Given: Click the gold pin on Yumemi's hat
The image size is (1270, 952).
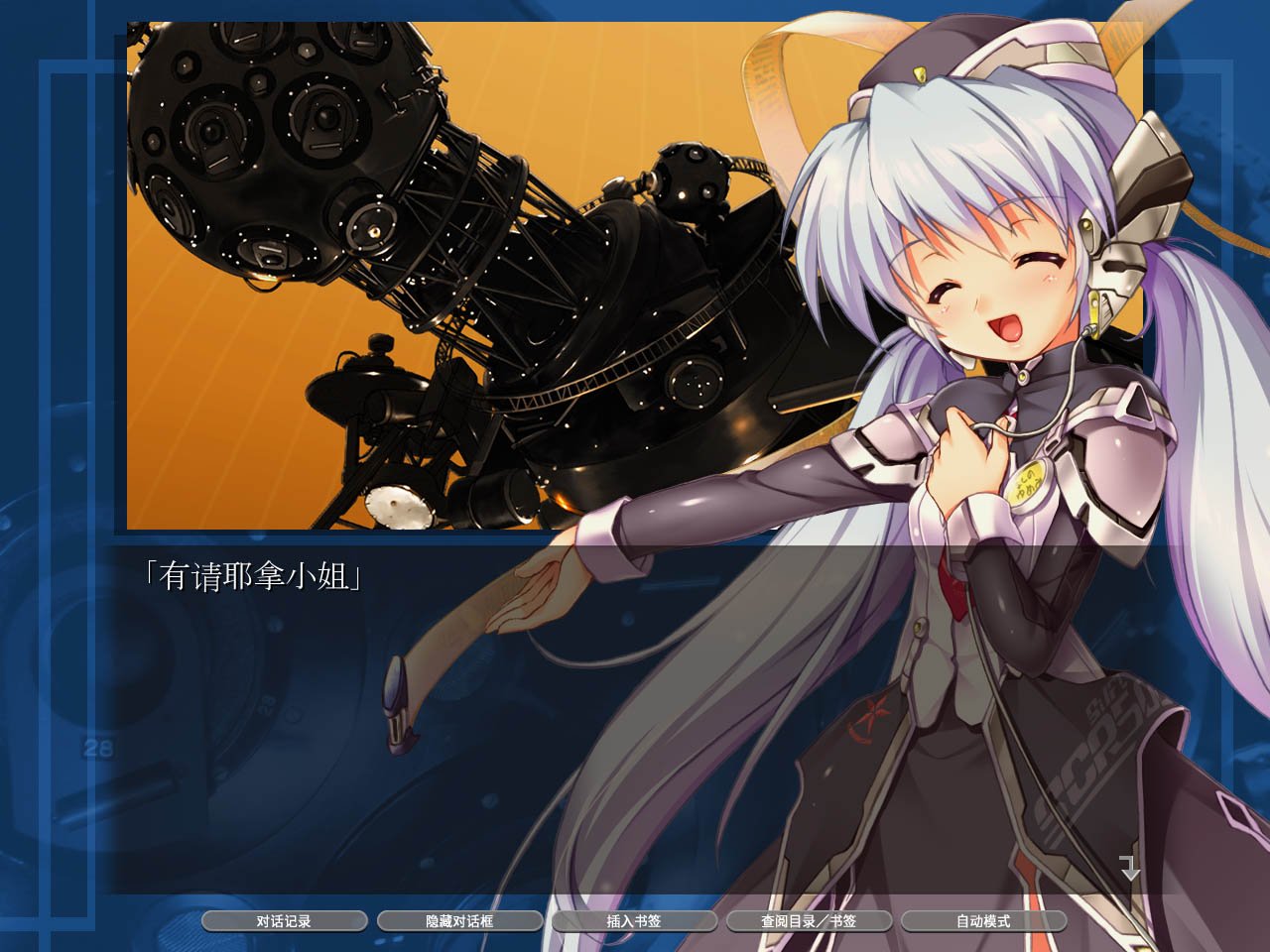Looking at the screenshot, I should pos(921,71).
